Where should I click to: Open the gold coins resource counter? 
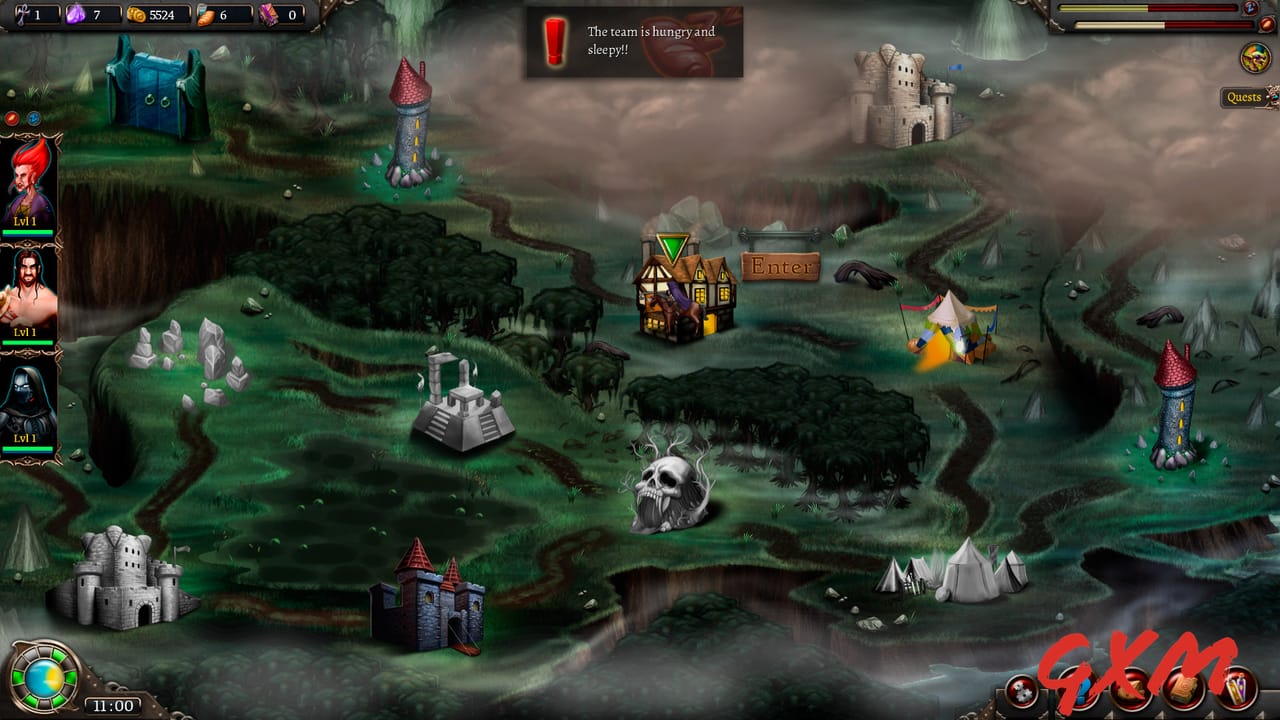138,14
